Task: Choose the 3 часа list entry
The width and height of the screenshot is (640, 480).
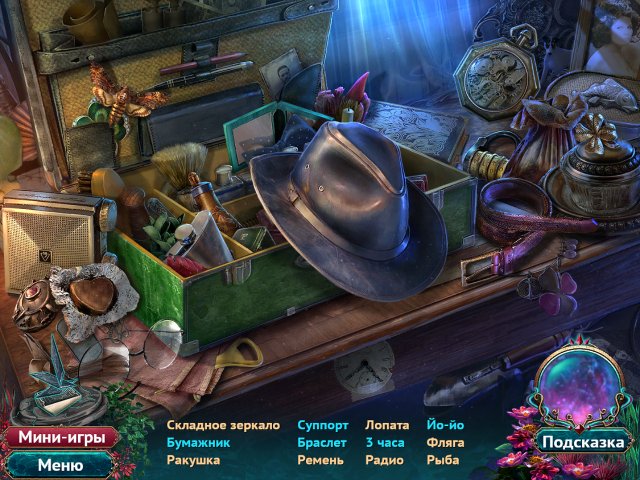Action: (x=383, y=442)
